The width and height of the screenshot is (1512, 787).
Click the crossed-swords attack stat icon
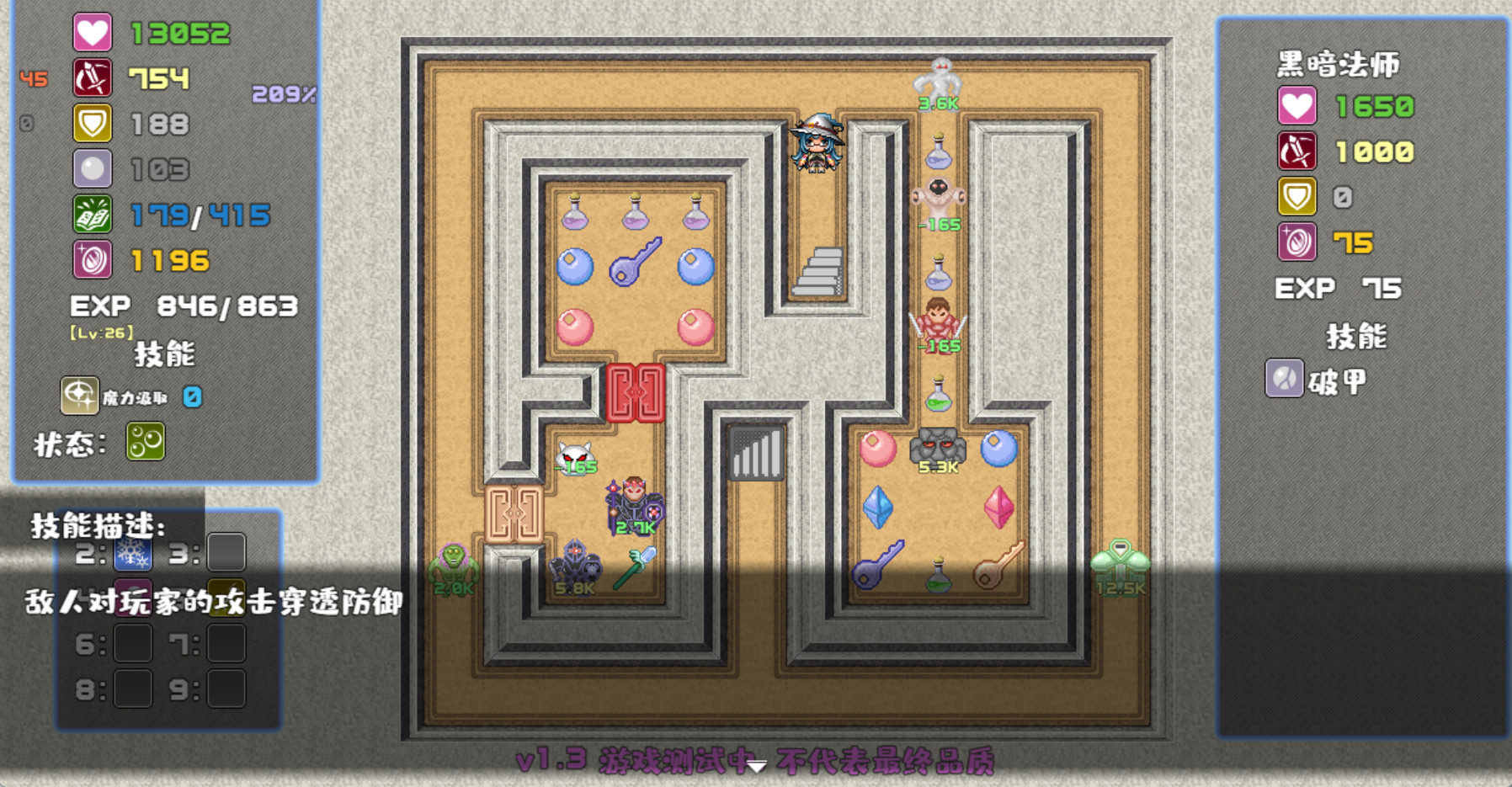[x=93, y=77]
